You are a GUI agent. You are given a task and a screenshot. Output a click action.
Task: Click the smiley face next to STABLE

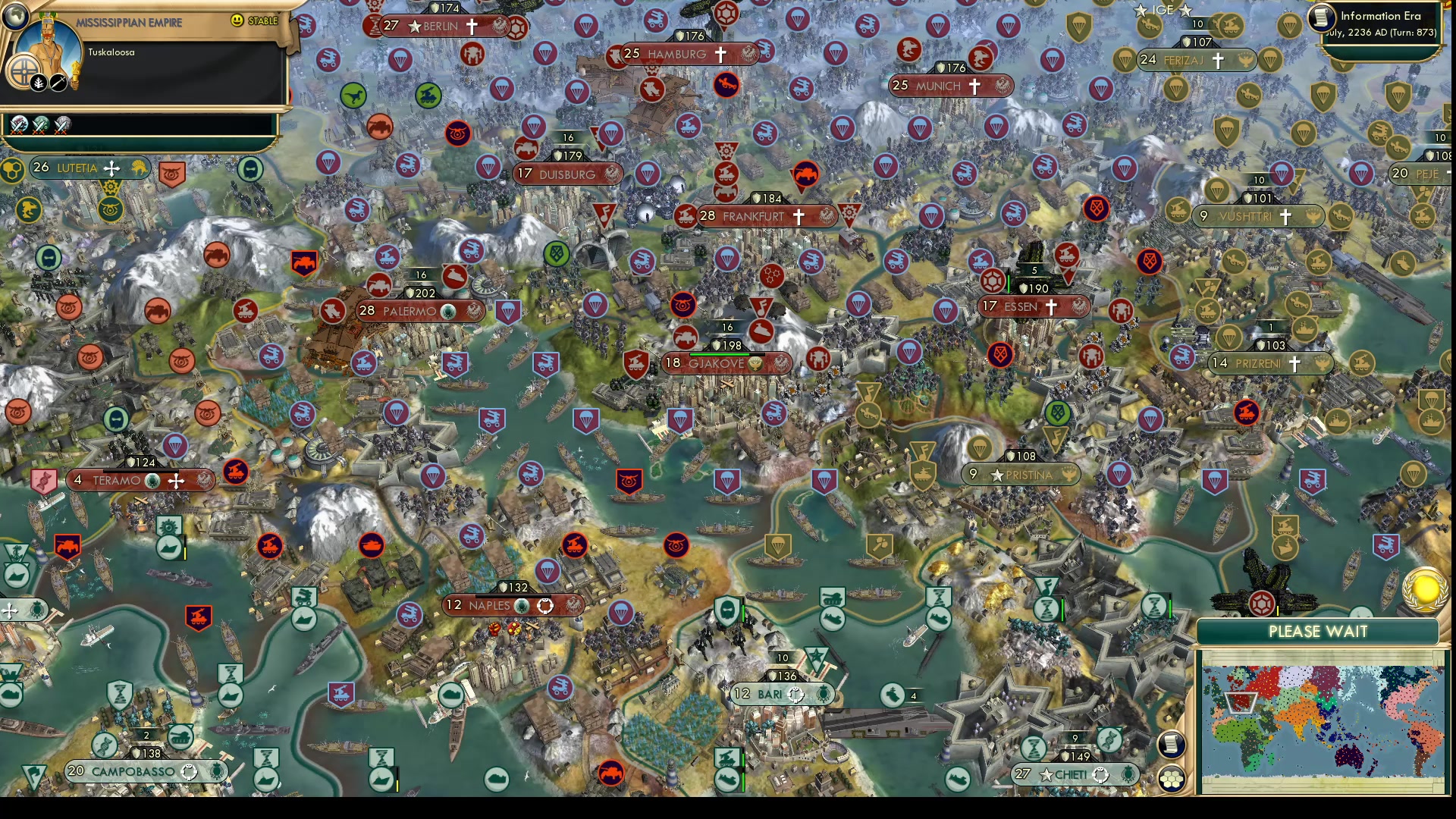point(238,20)
